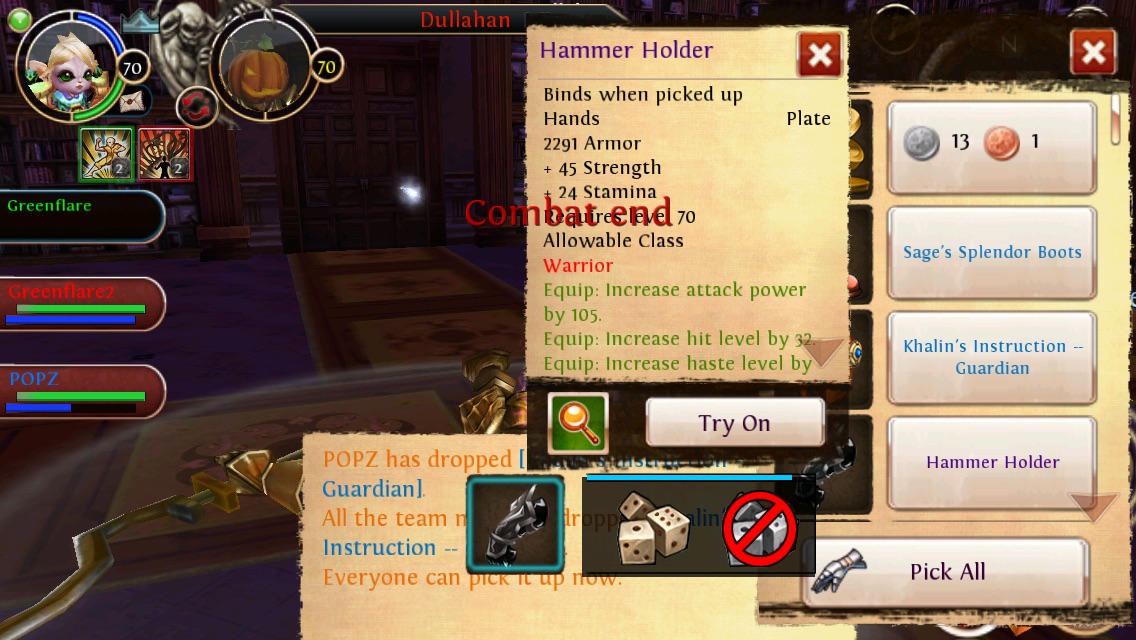Select party member Greenflare2

coord(82,304)
